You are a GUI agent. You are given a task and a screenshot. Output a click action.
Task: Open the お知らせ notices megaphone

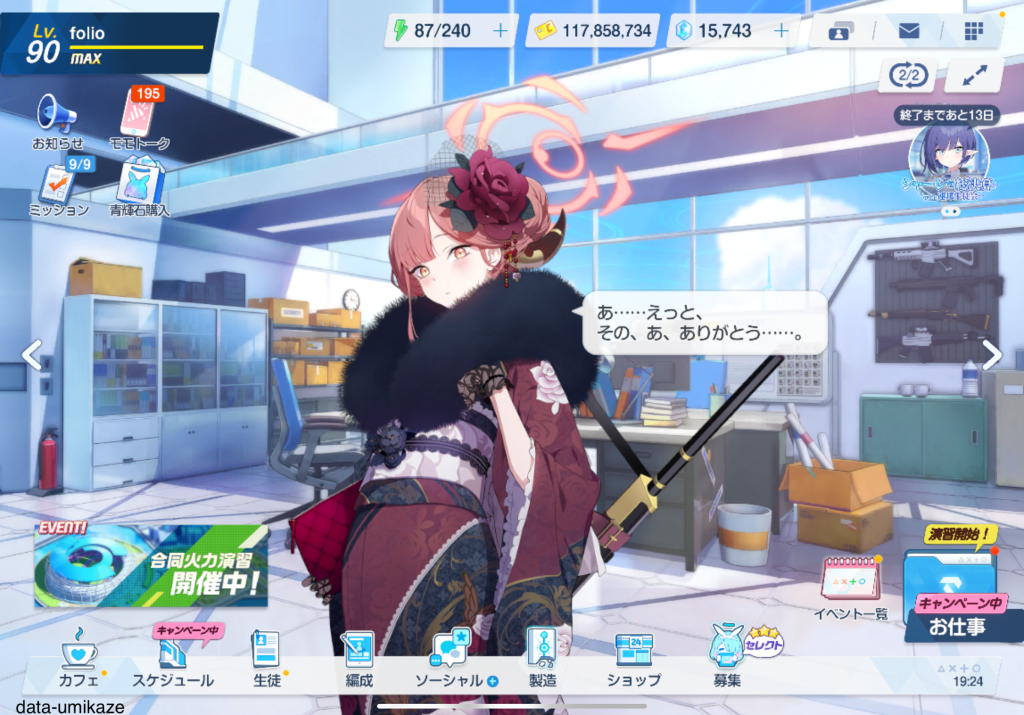(x=57, y=119)
